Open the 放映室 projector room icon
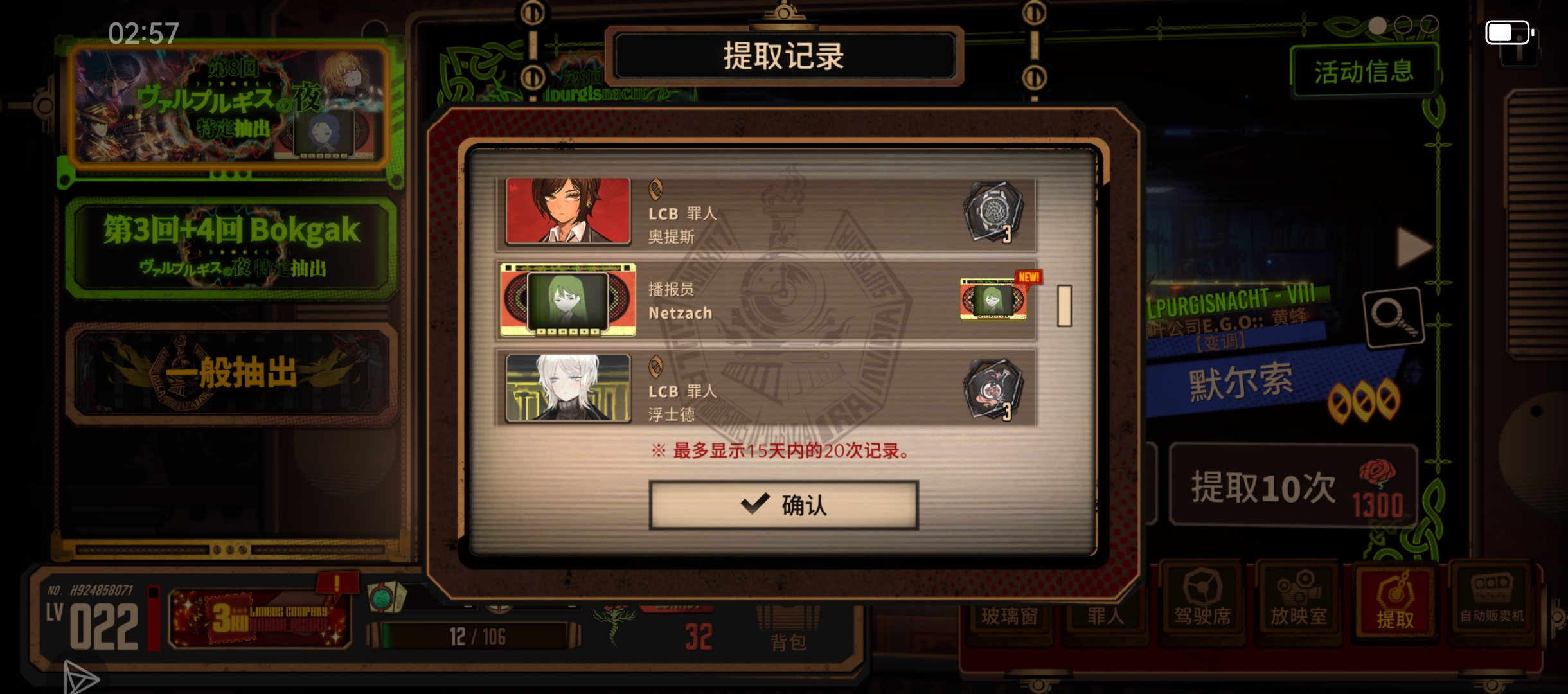This screenshot has width=1568, height=694. pos(1299,601)
